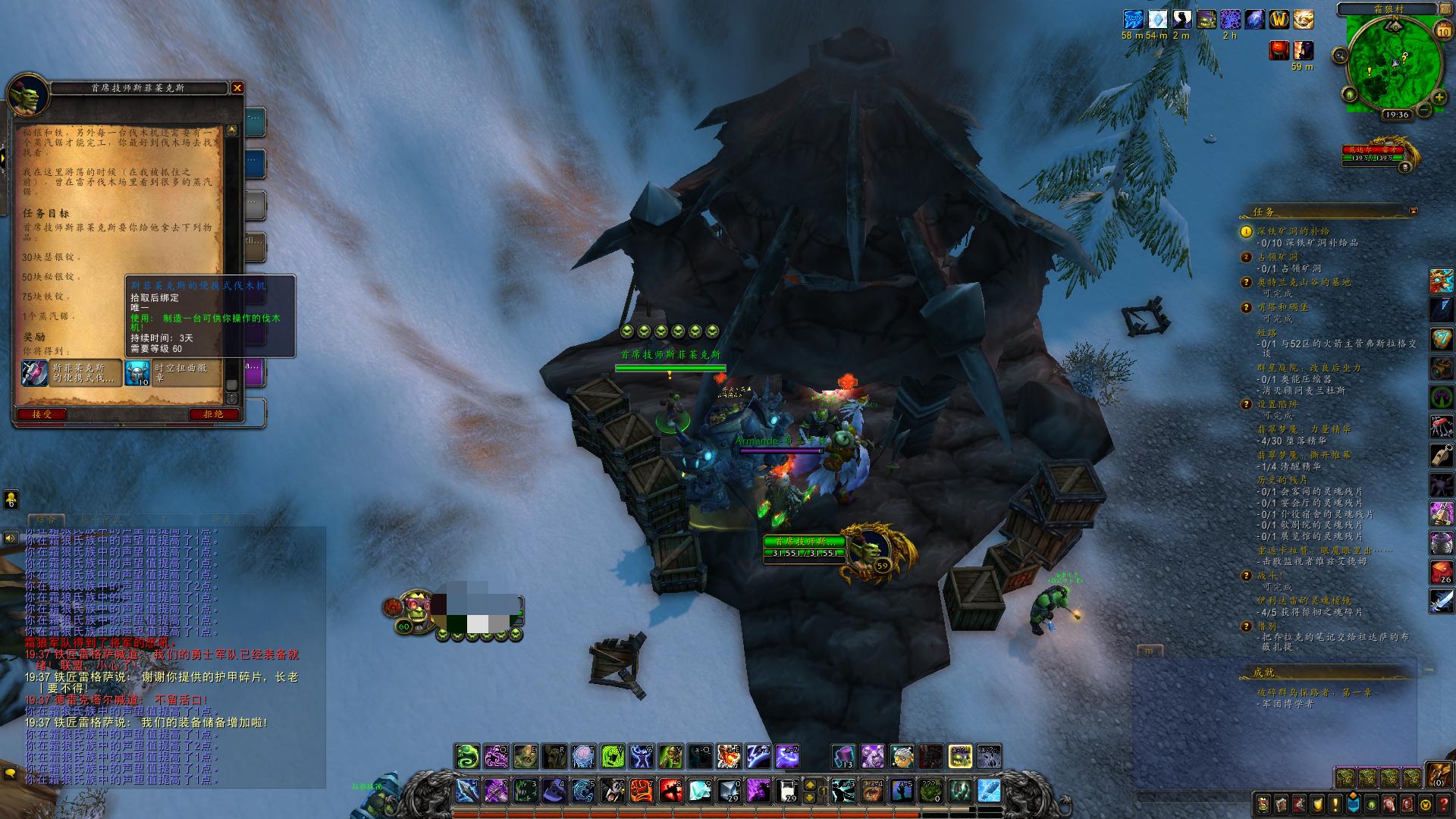Decline the quest with the 拒绝 button
Viewport: 1456px width, 819px height.
(x=213, y=414)
